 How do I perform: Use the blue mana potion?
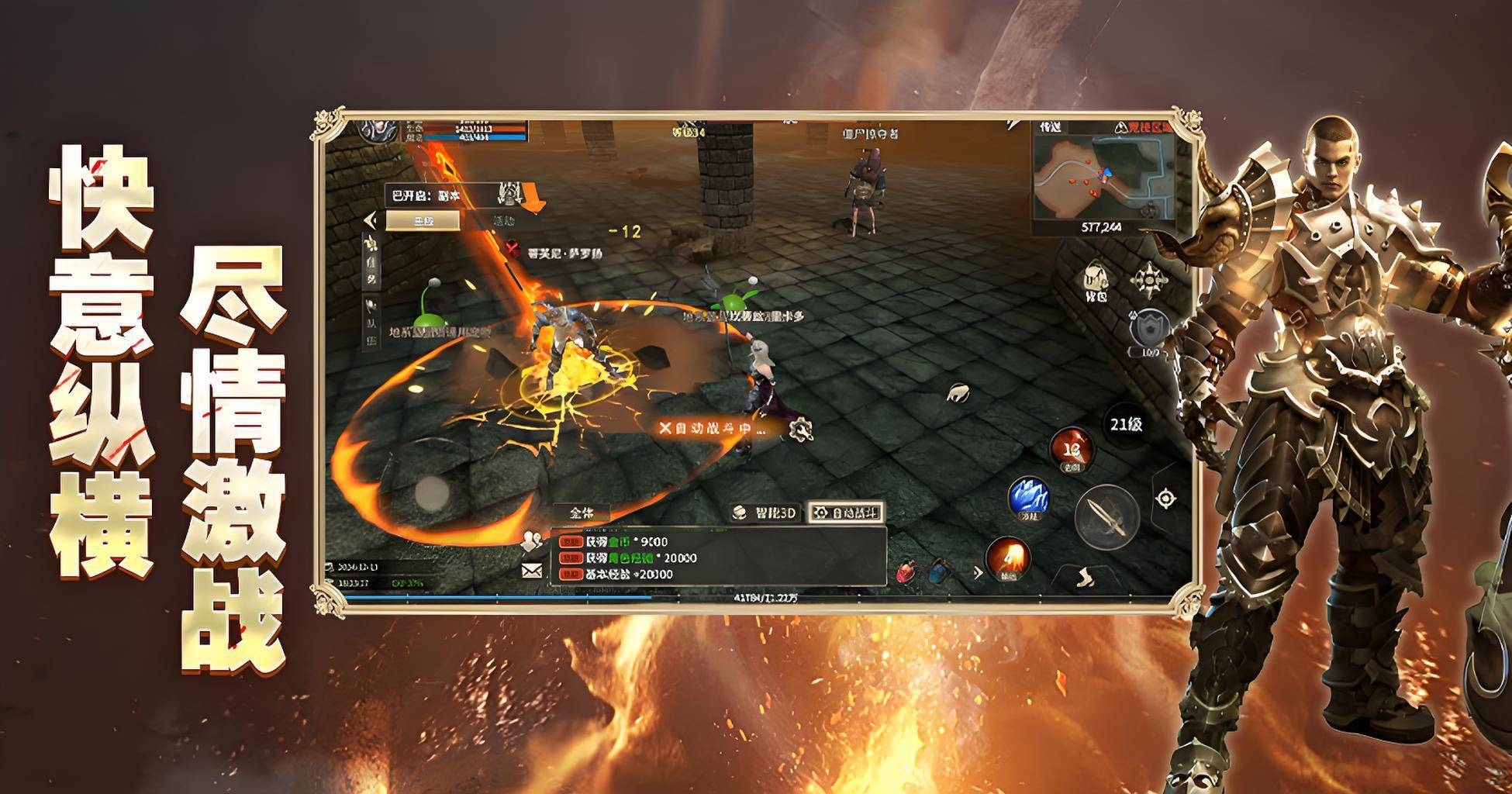click(x=937, y=572)
